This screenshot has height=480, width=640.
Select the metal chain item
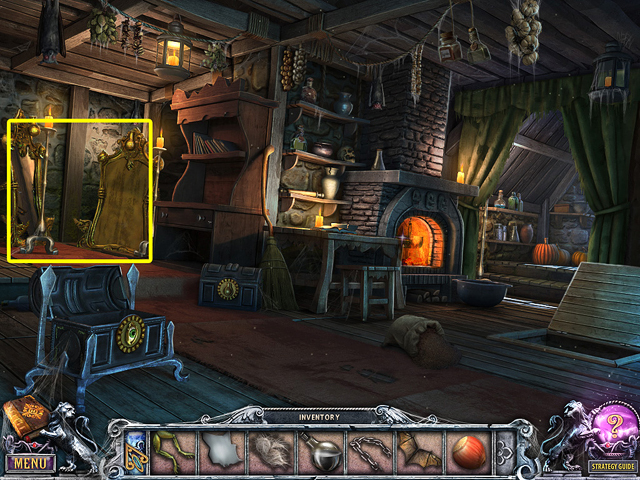(x=370, y=451)
